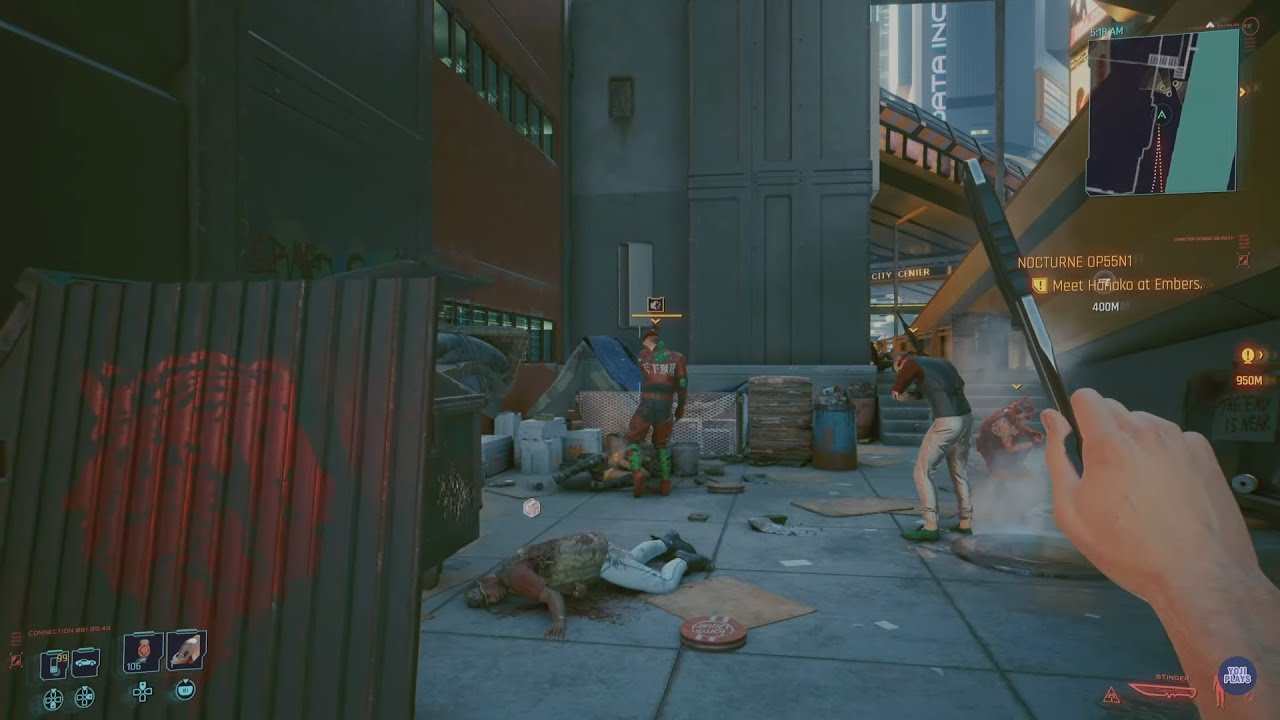This screenshot has height=720, width=1280.
Task: Toggle the R1 weapon cycle indicator
Action: point(185,690)
